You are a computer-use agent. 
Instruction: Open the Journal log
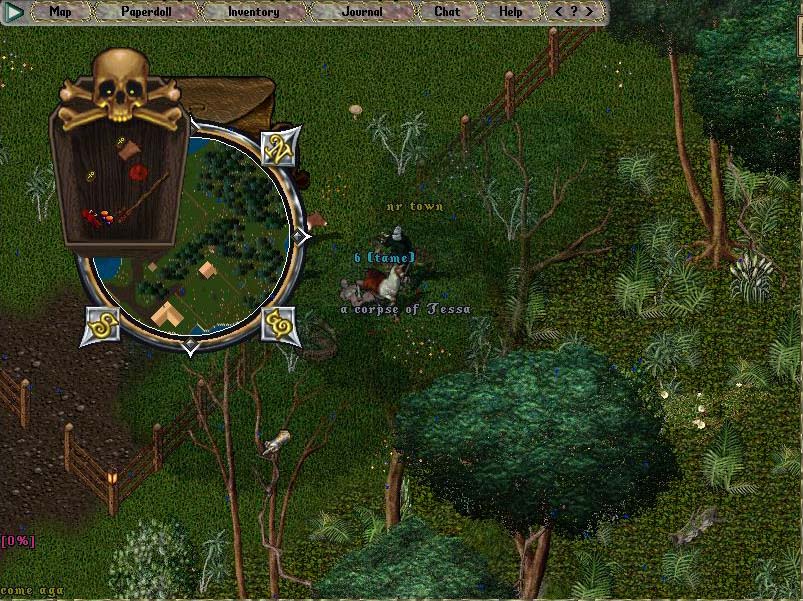(361, 12)
